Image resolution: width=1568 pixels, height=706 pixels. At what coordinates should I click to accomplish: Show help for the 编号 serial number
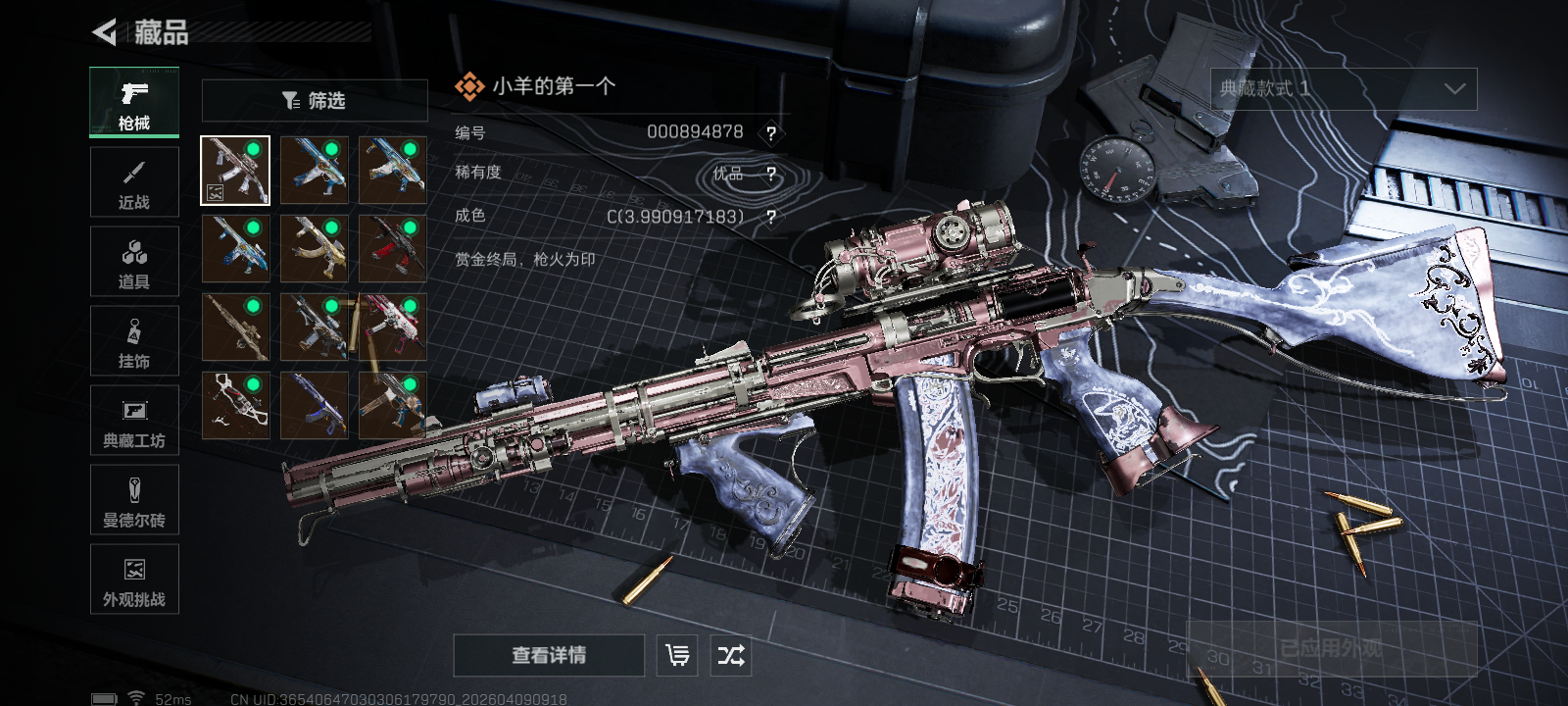pyautogui.click(x=771, y=133)
